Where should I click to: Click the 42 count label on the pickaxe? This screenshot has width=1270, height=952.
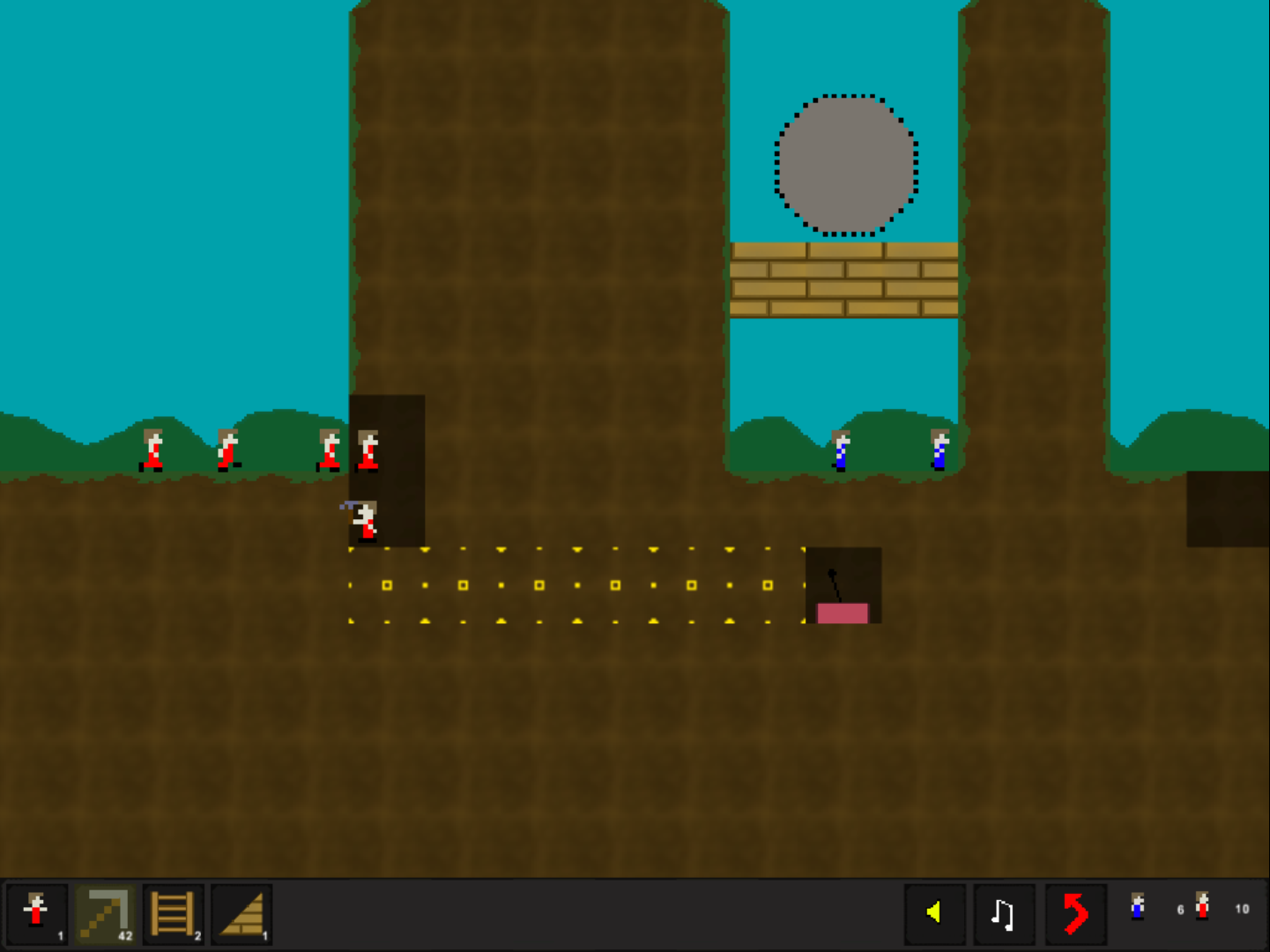click(x=124, y=933)
